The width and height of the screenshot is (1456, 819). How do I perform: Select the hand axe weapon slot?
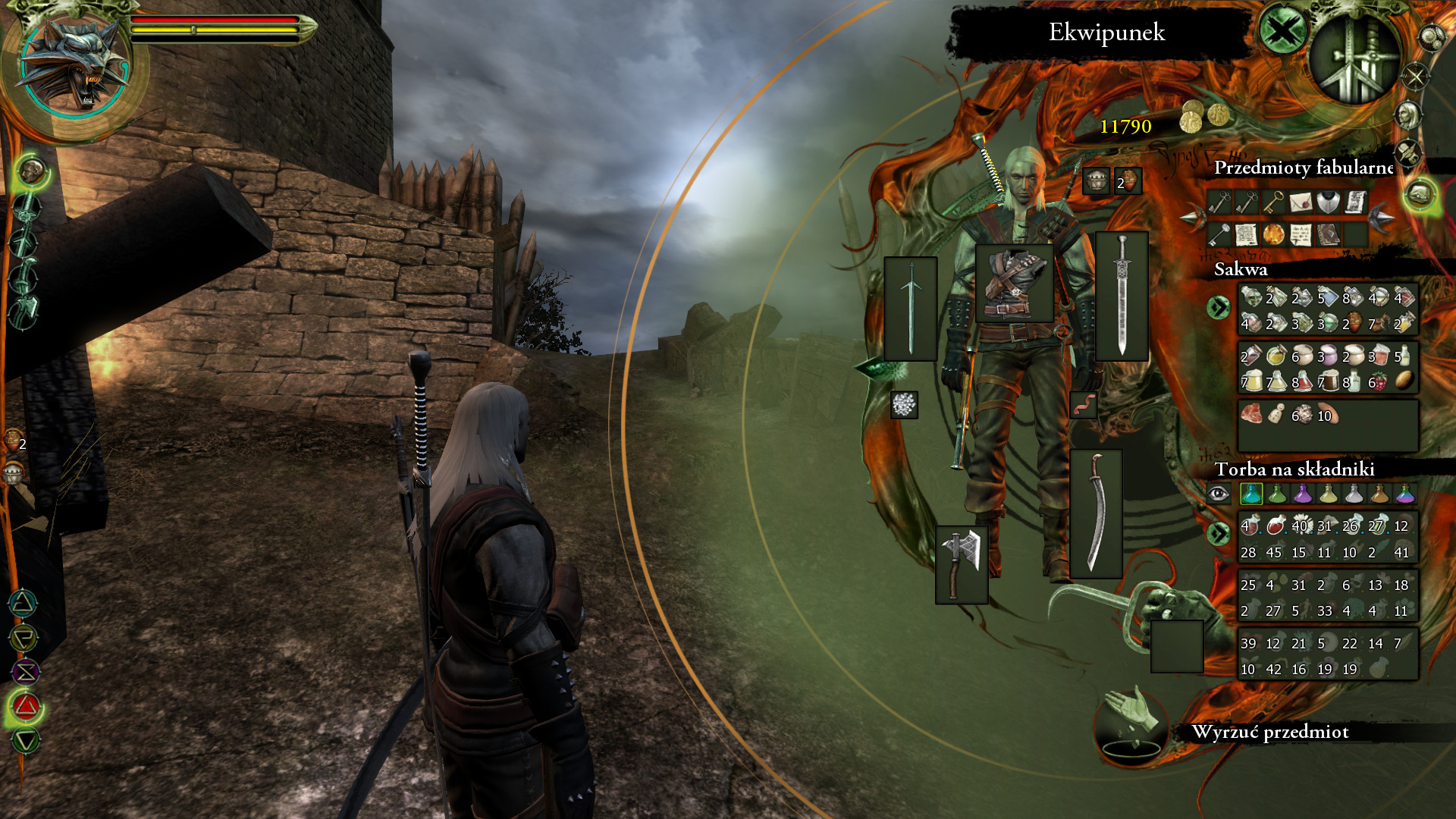pos(962,564)
